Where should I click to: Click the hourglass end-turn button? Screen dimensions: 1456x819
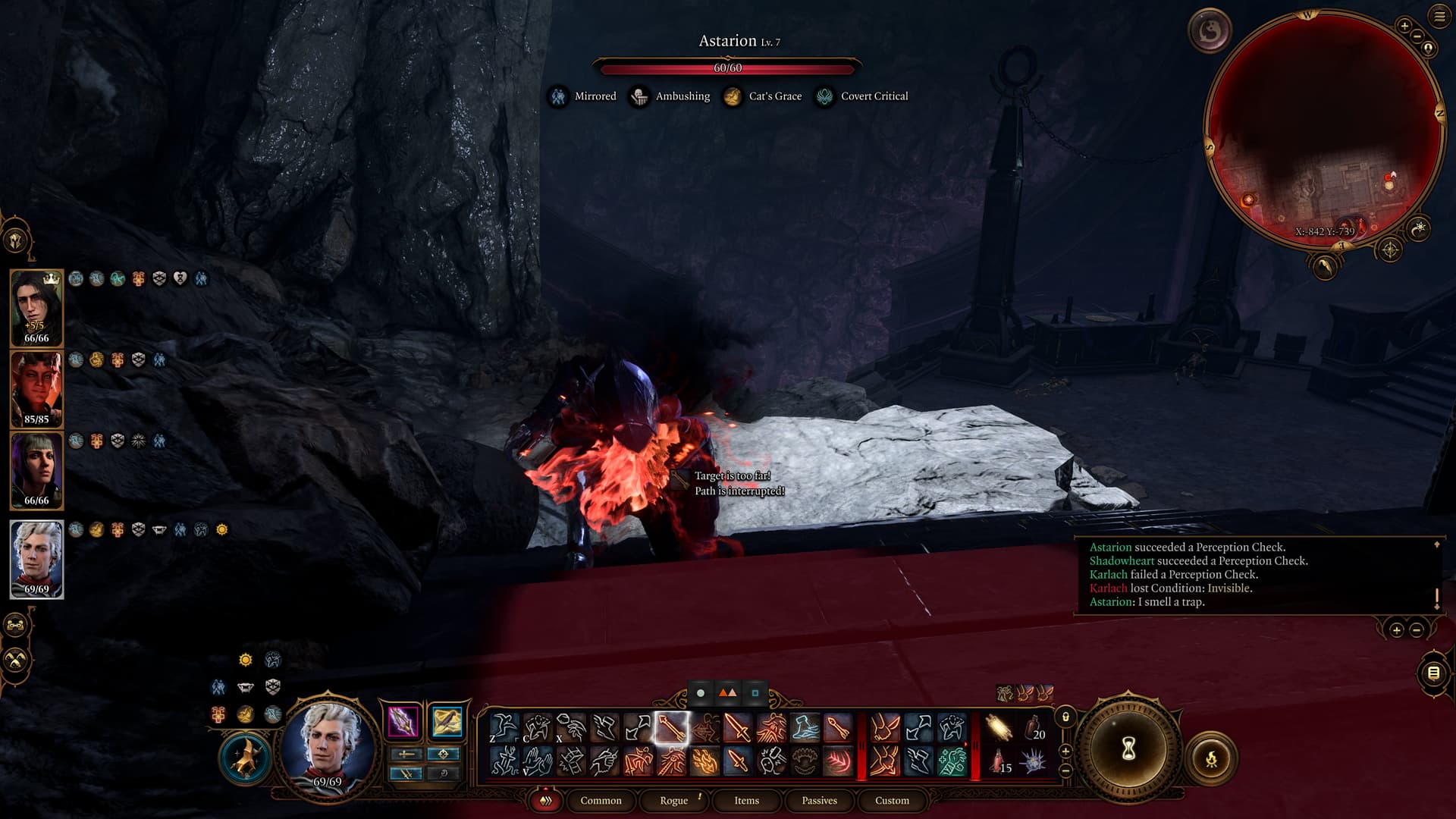[x=1128, y=750]
